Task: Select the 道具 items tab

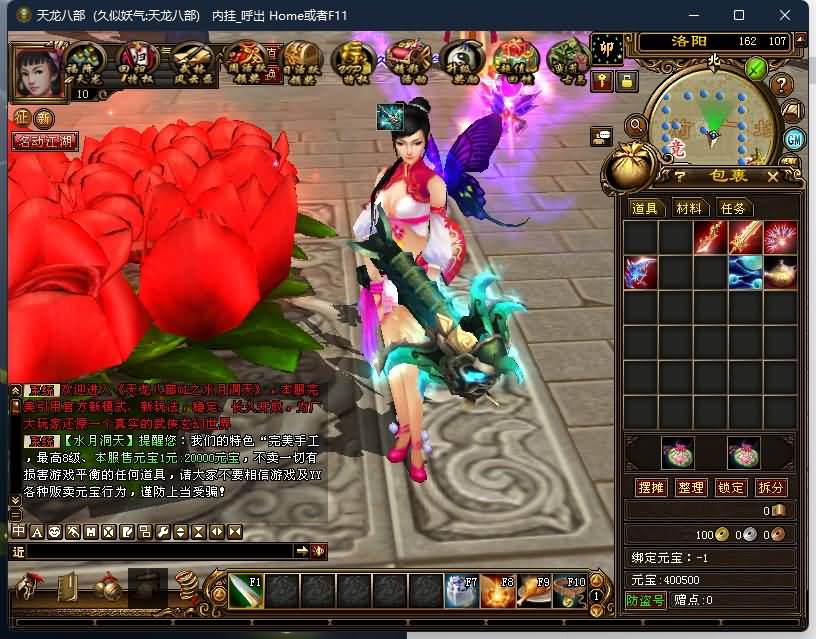Action: pos(645,208)
